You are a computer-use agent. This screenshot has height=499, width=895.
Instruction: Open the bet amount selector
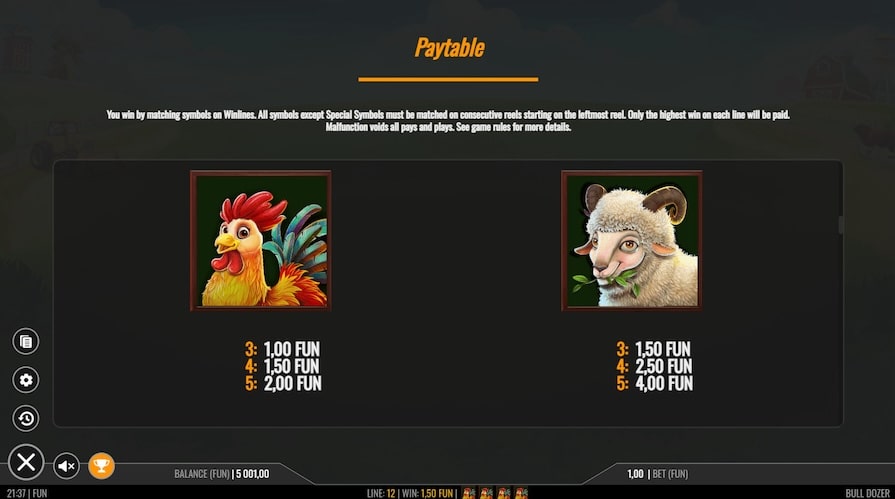(x=657, y=474)
